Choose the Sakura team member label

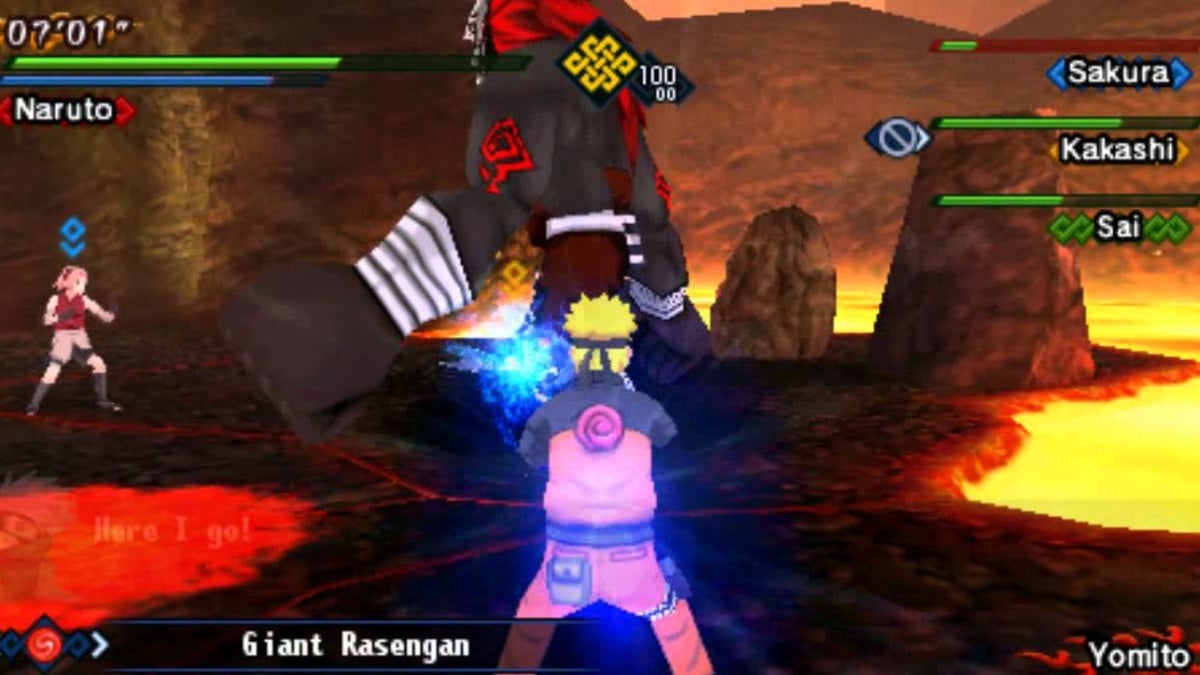coord(1118,73)
